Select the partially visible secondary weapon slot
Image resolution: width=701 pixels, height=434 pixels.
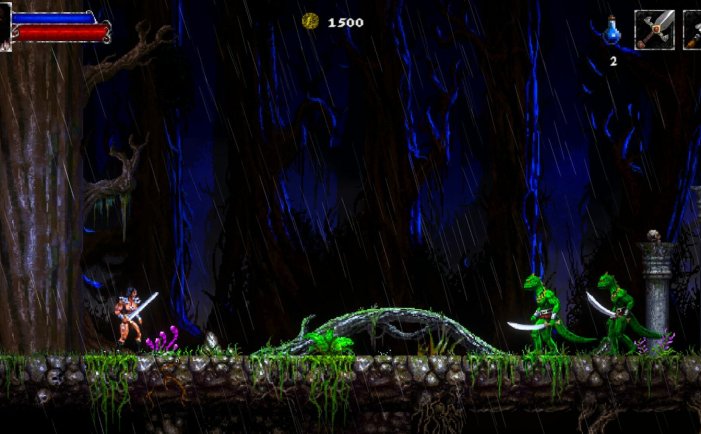point(692,30)
